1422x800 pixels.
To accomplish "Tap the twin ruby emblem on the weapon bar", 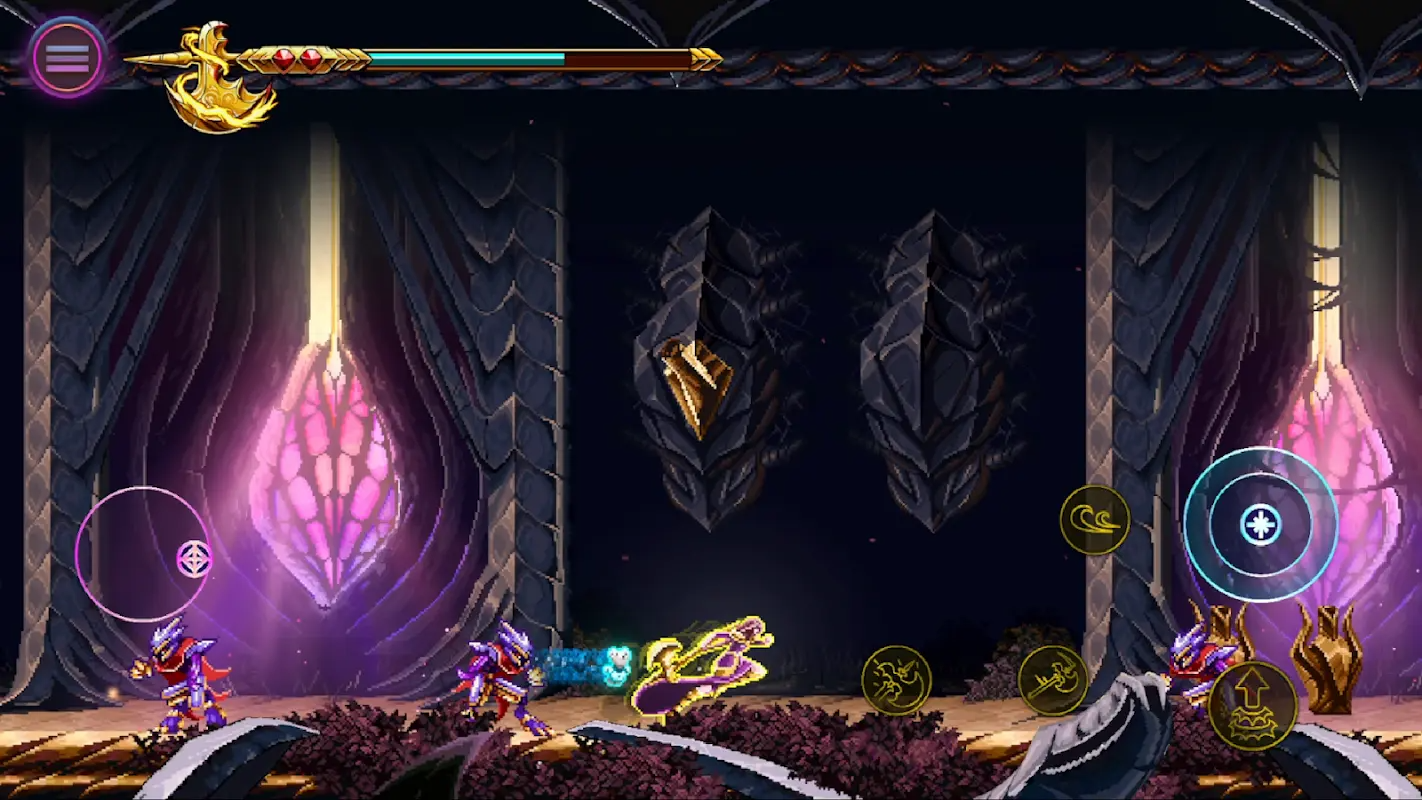I will [x=298, y=57].
